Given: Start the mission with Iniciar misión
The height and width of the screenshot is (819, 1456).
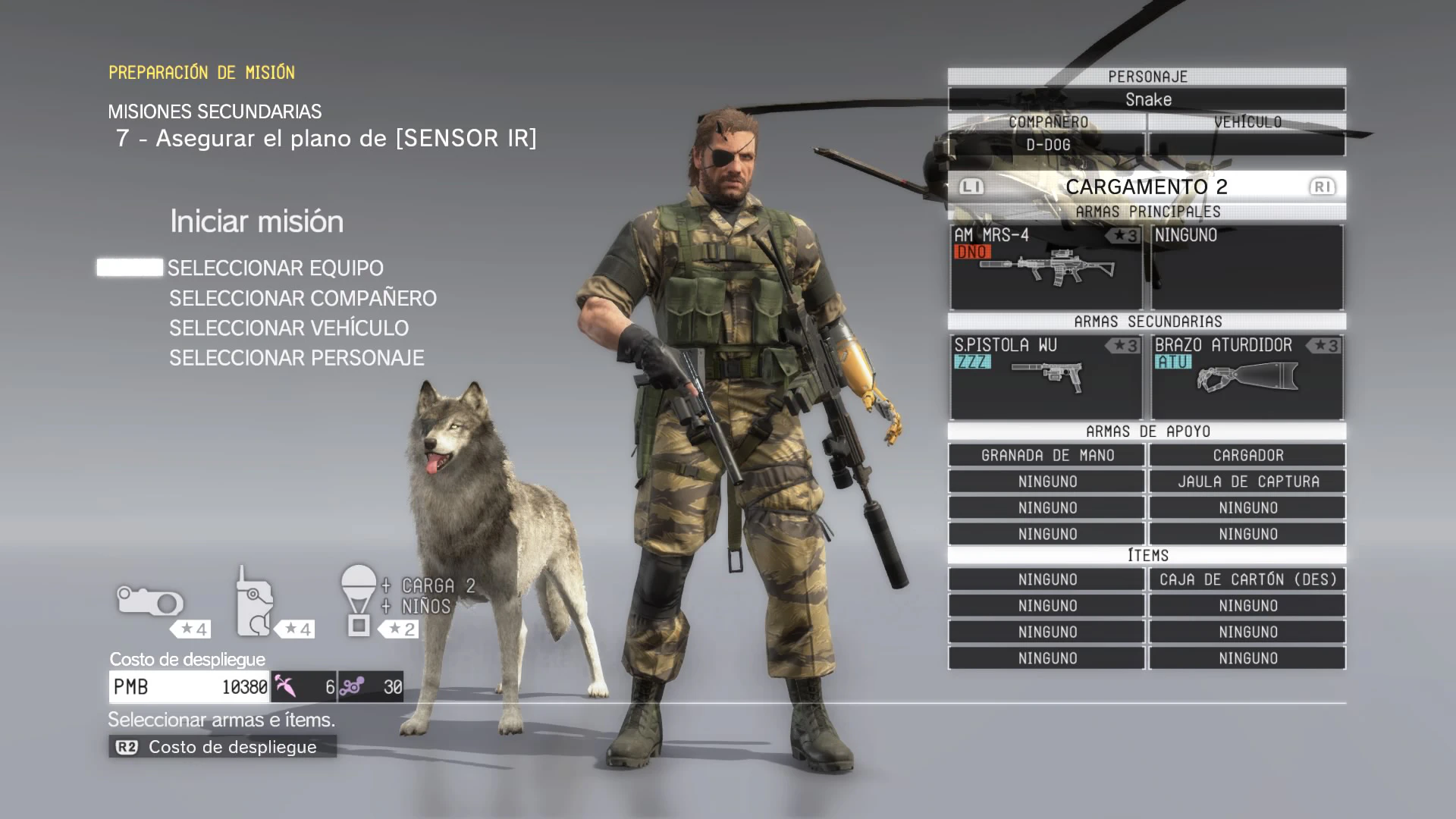Looking at the screenshot, I should (256, 221).
